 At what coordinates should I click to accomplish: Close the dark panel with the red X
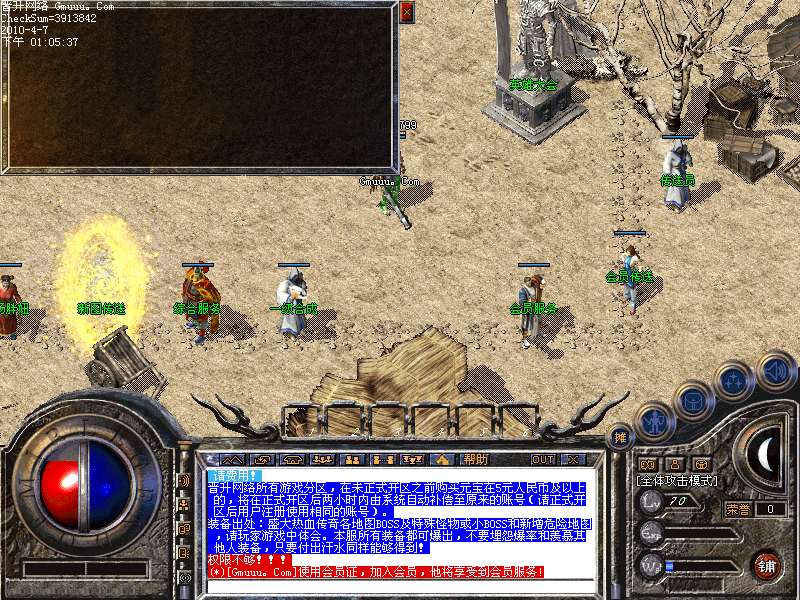(x=406, y=13)
